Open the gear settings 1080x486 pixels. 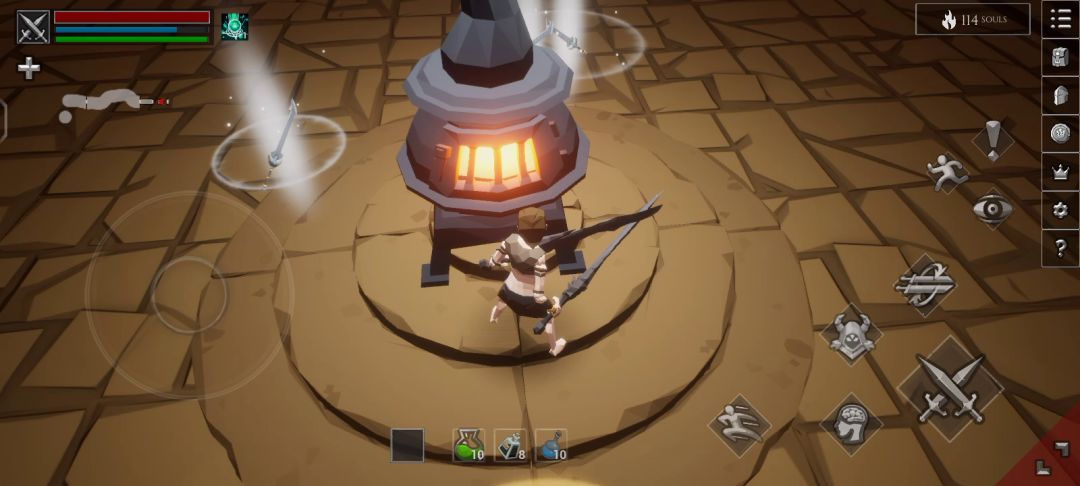[1060, 209]
